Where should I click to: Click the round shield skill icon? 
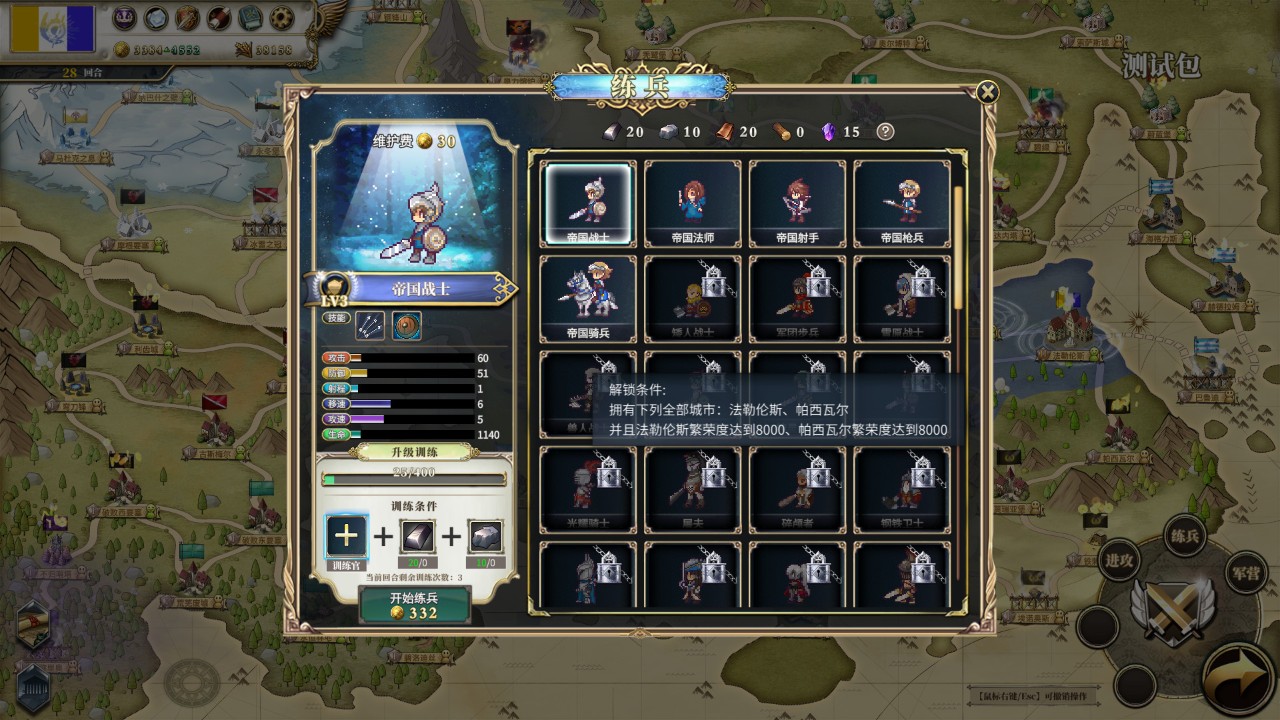[x=406, y=325]
